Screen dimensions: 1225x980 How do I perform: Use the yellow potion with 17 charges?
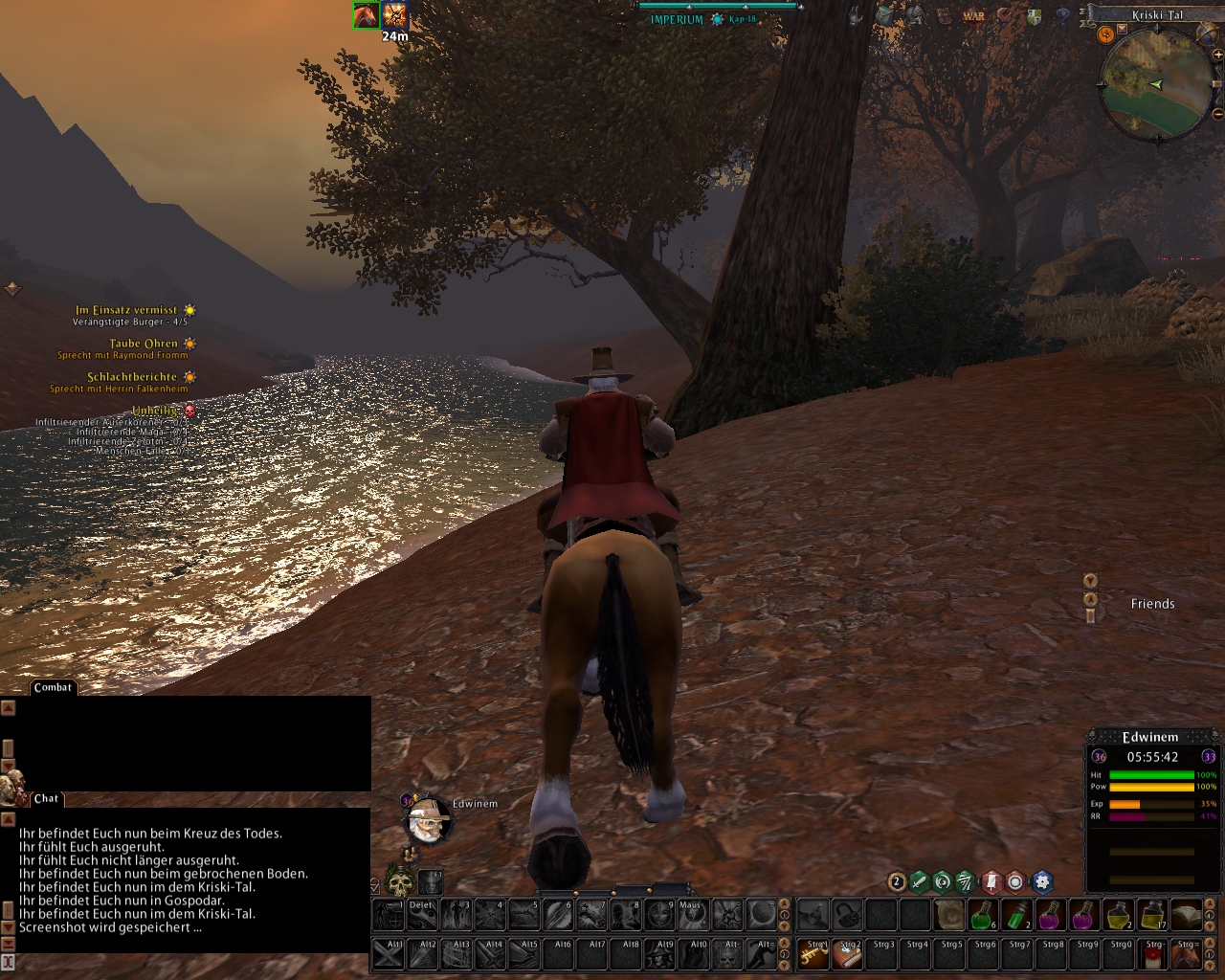[1152, 916]
